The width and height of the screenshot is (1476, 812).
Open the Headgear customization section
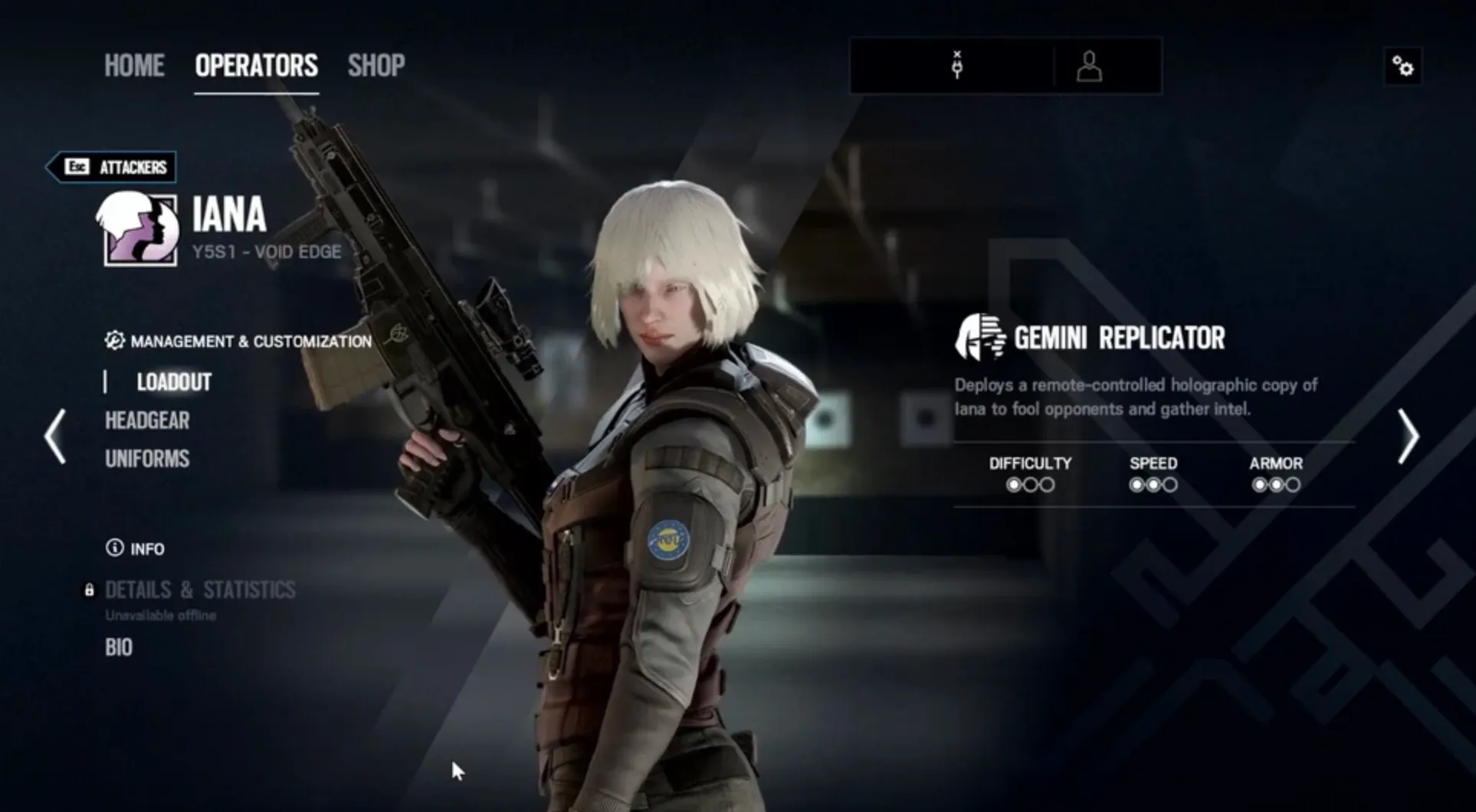146,421
